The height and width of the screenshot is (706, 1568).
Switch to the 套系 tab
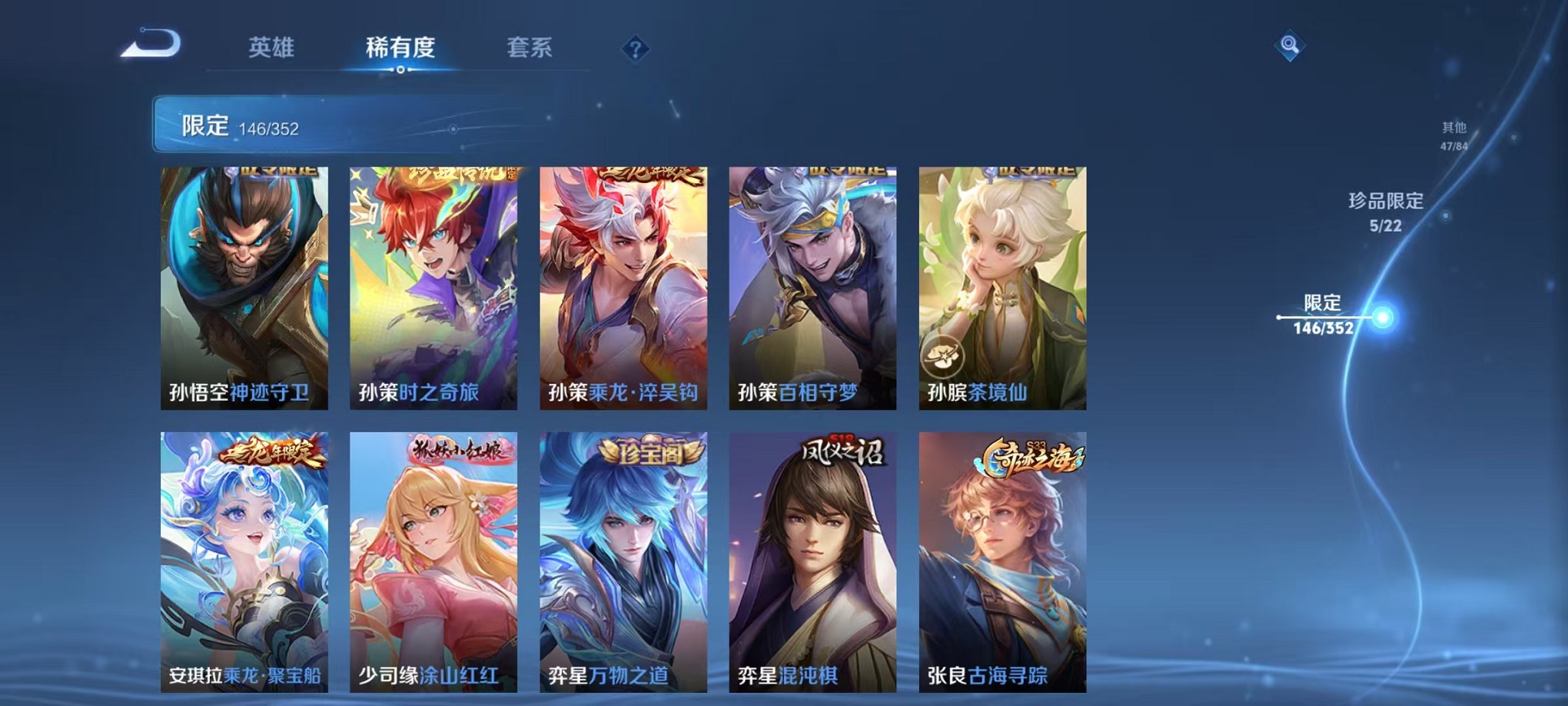coord(538,48)
